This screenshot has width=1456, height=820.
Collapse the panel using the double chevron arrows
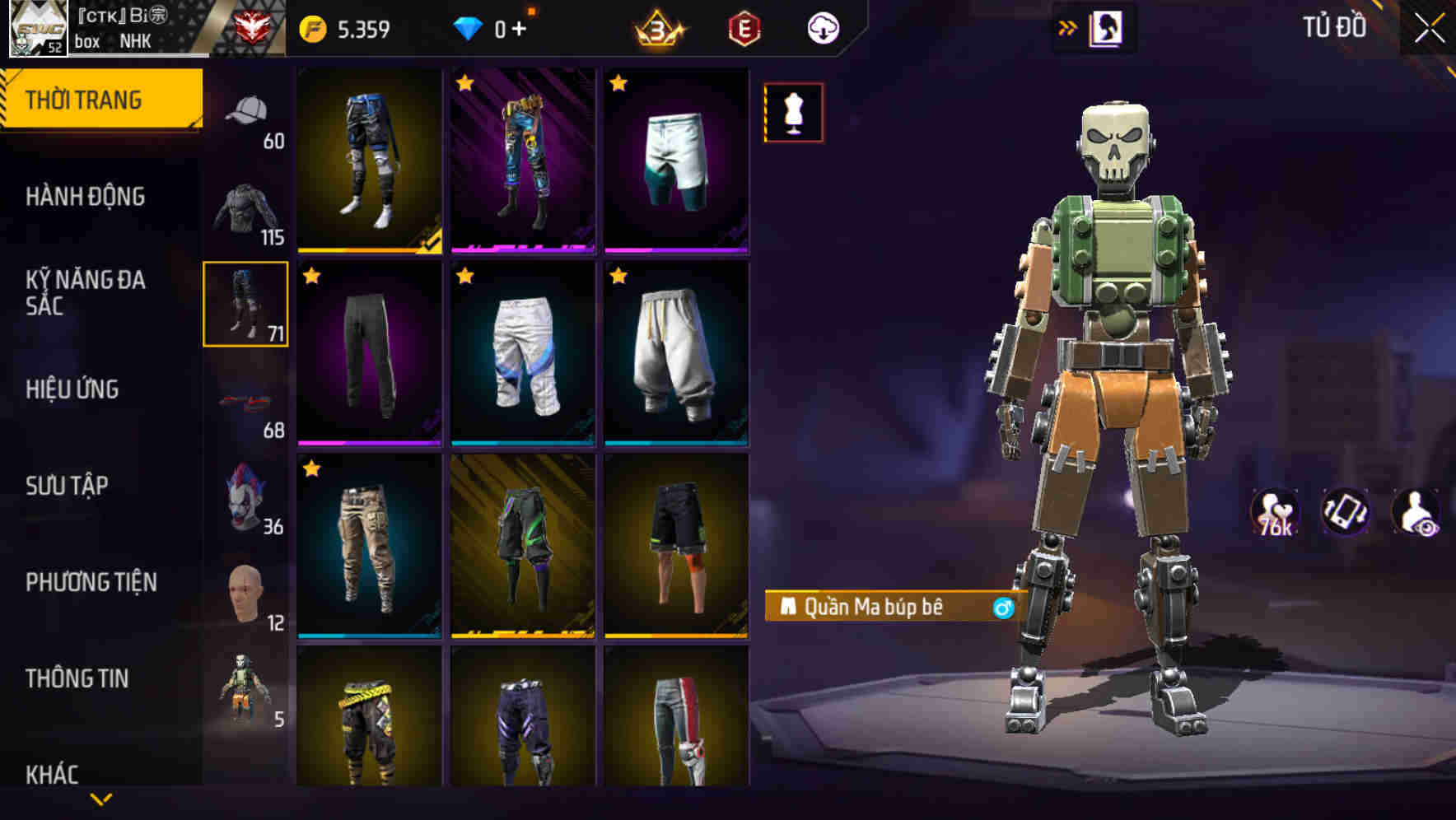coord(1068,26)
